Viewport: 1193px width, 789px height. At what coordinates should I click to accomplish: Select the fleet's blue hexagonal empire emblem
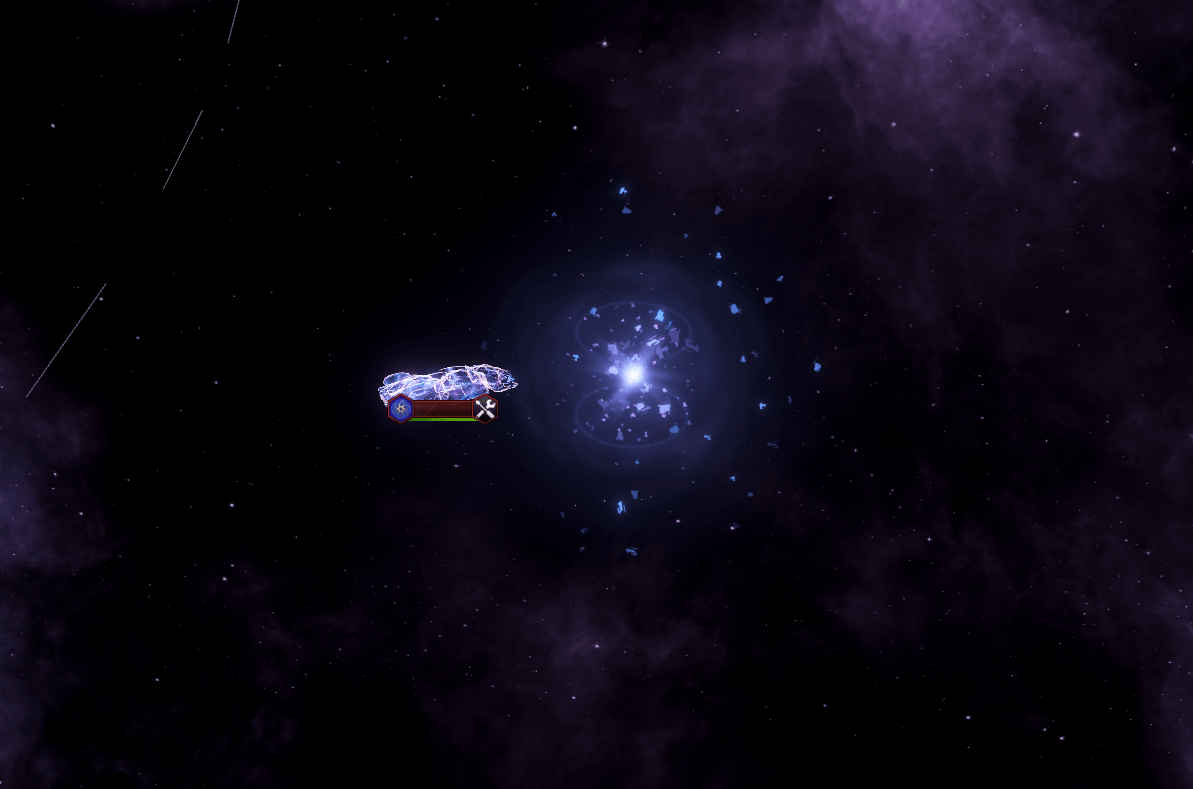pos(400,408)
